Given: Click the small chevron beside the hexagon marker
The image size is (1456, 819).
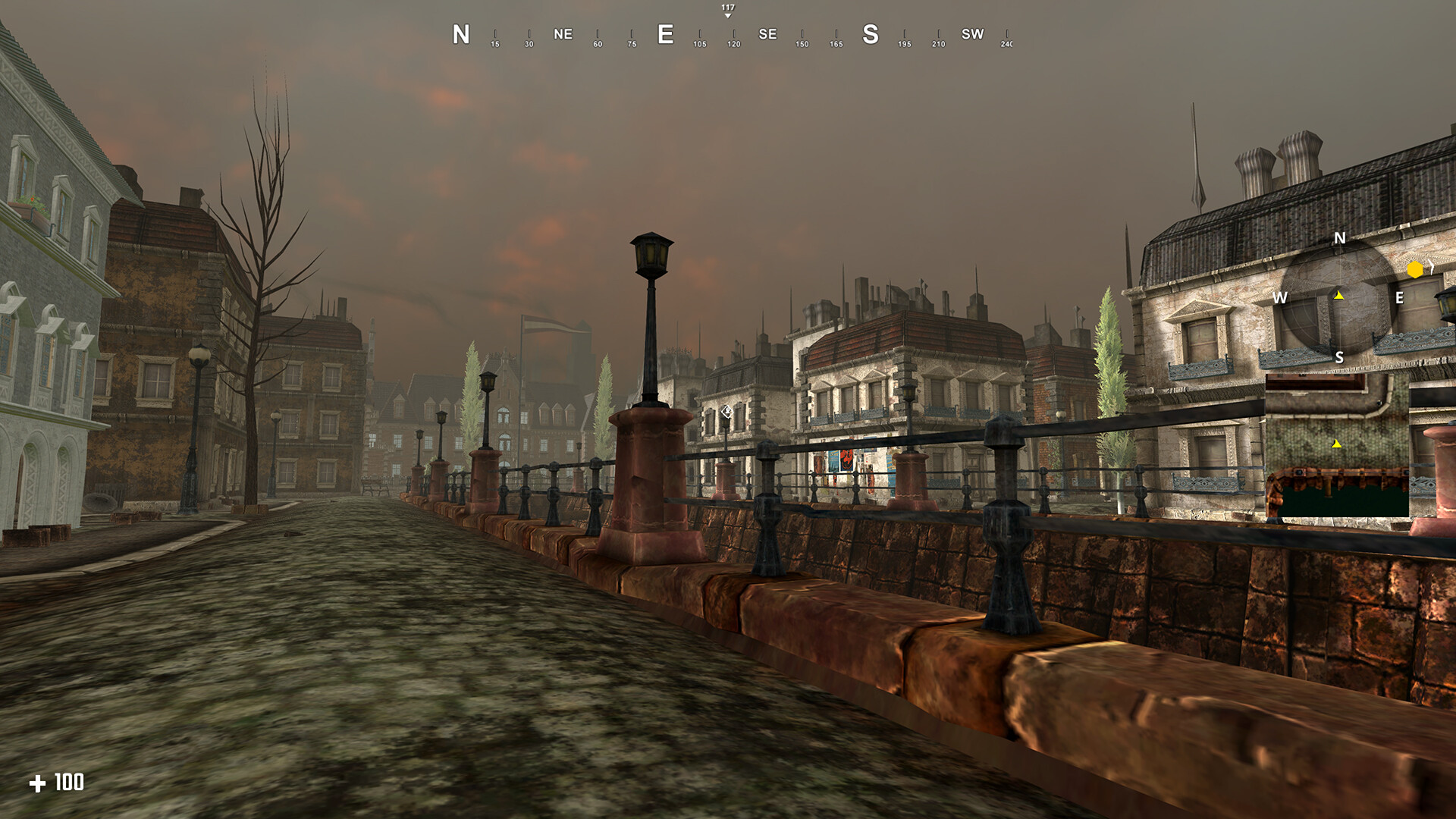Looking at the screenshot, I should click(1432, 266).
